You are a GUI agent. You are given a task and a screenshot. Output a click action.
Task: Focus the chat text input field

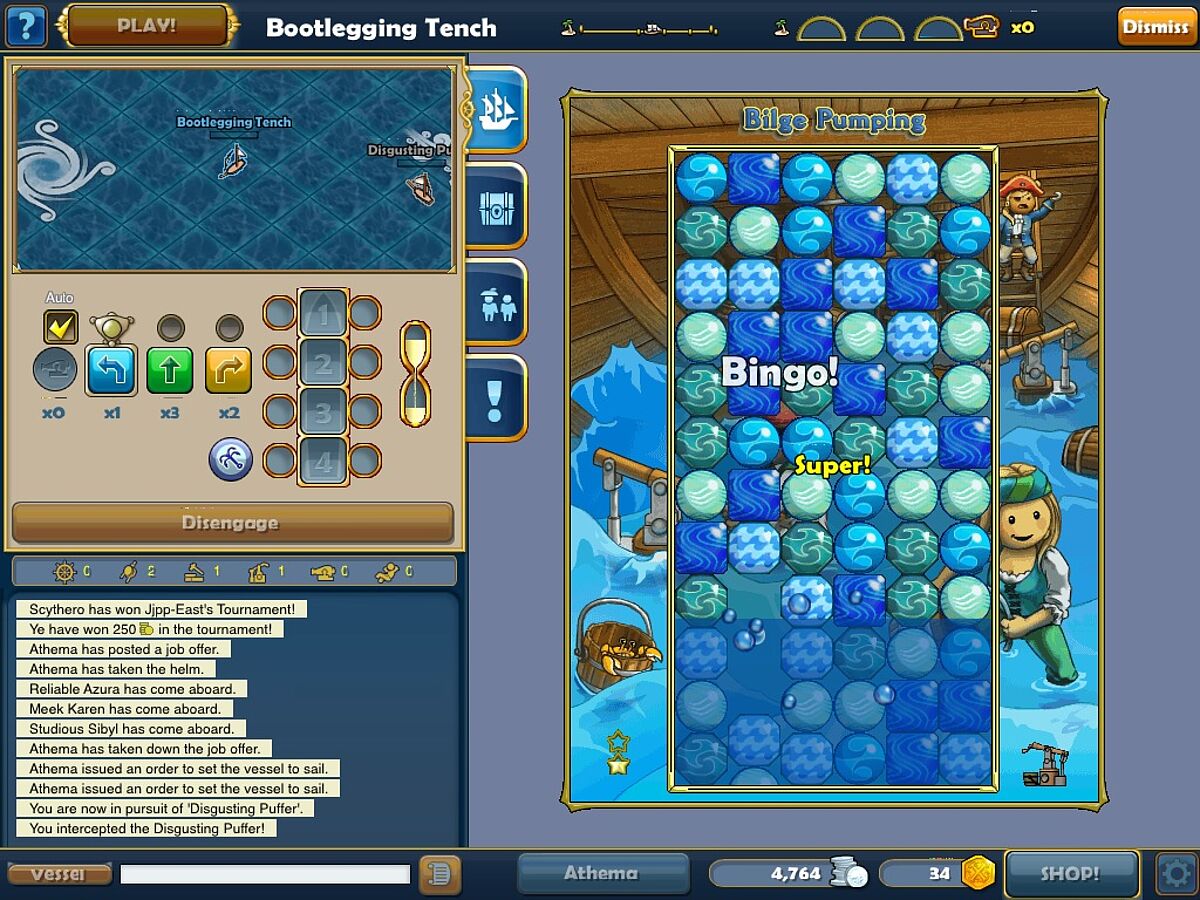pyautogui.click(x=265, y=874)
